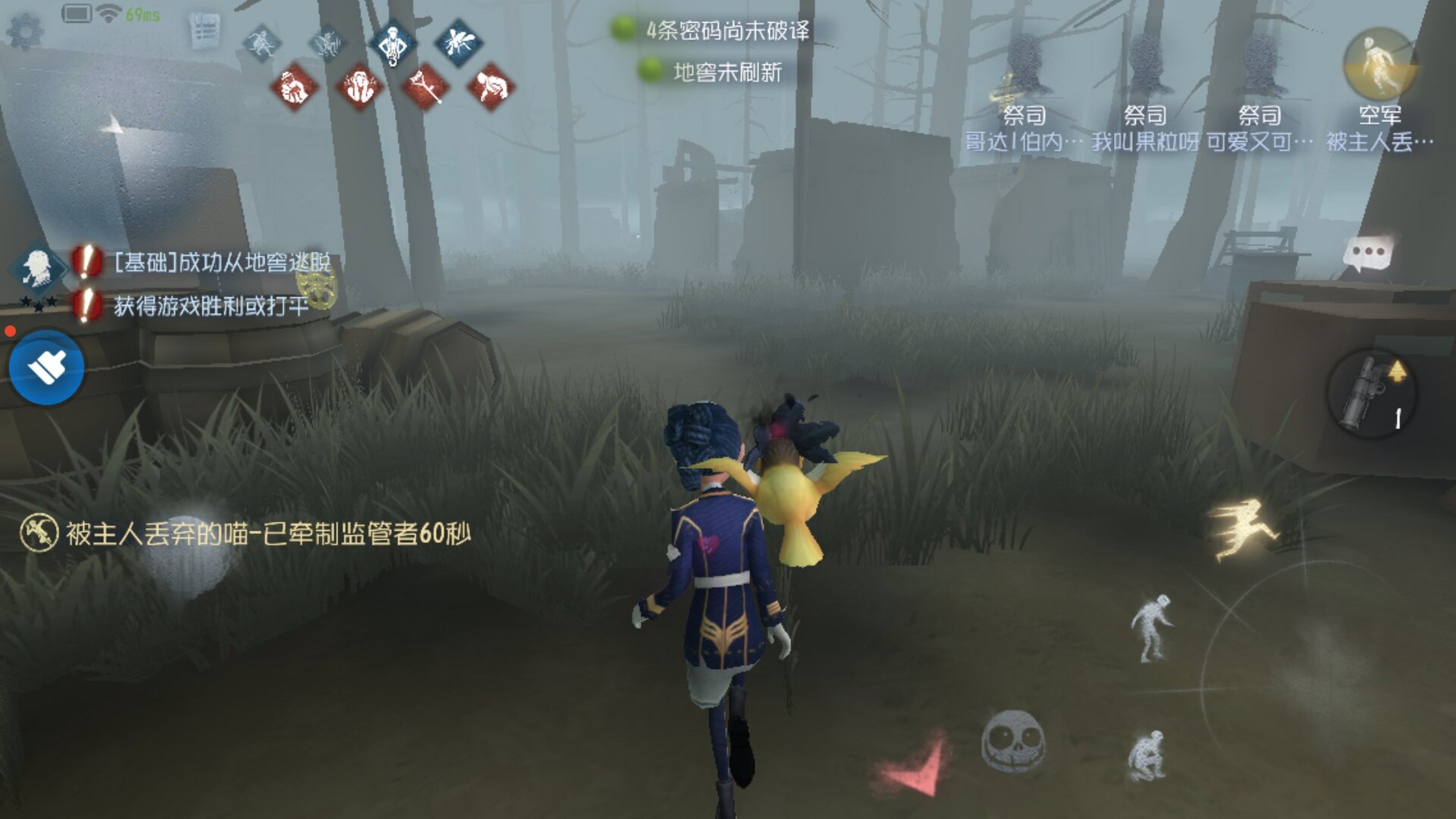Tap the blue brush button

(x=47, y=368)
